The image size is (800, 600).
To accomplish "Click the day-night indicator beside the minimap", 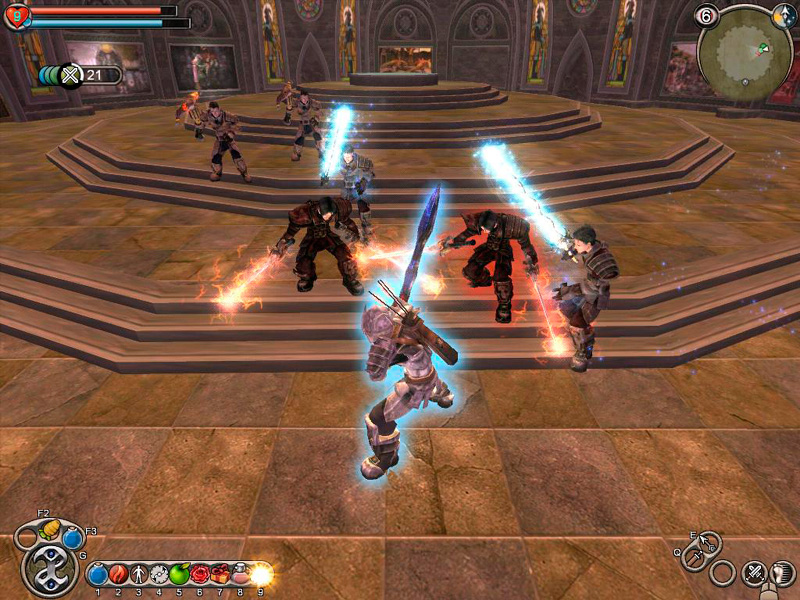I will point(784,15).
